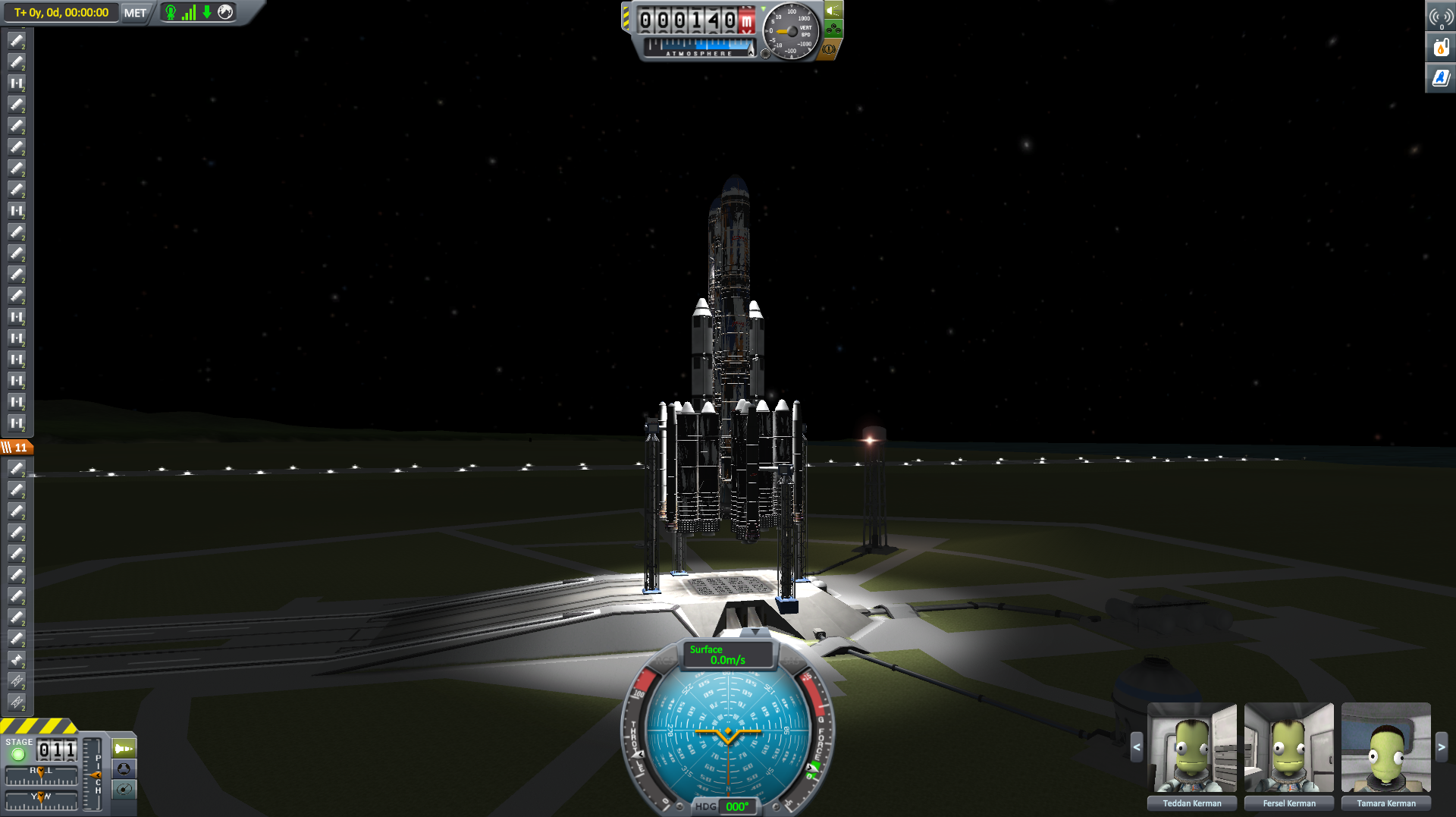This screenshot has height=817, width=1456.
Task: Show next crew portraits with right arrow
Action: 1441,747
